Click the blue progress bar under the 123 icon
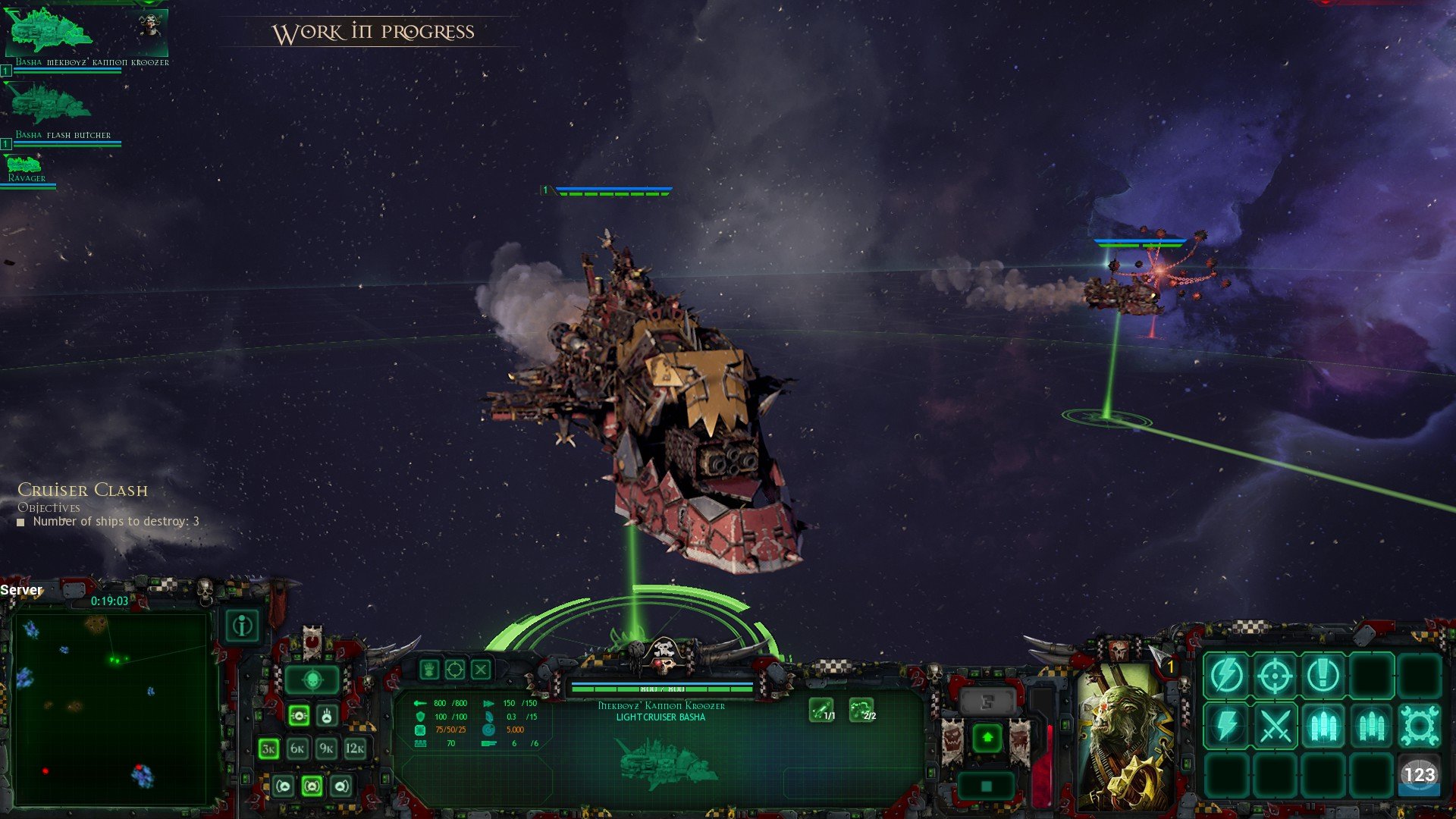Screen dimensions: 1456x819 click(x=1419, y=789)
